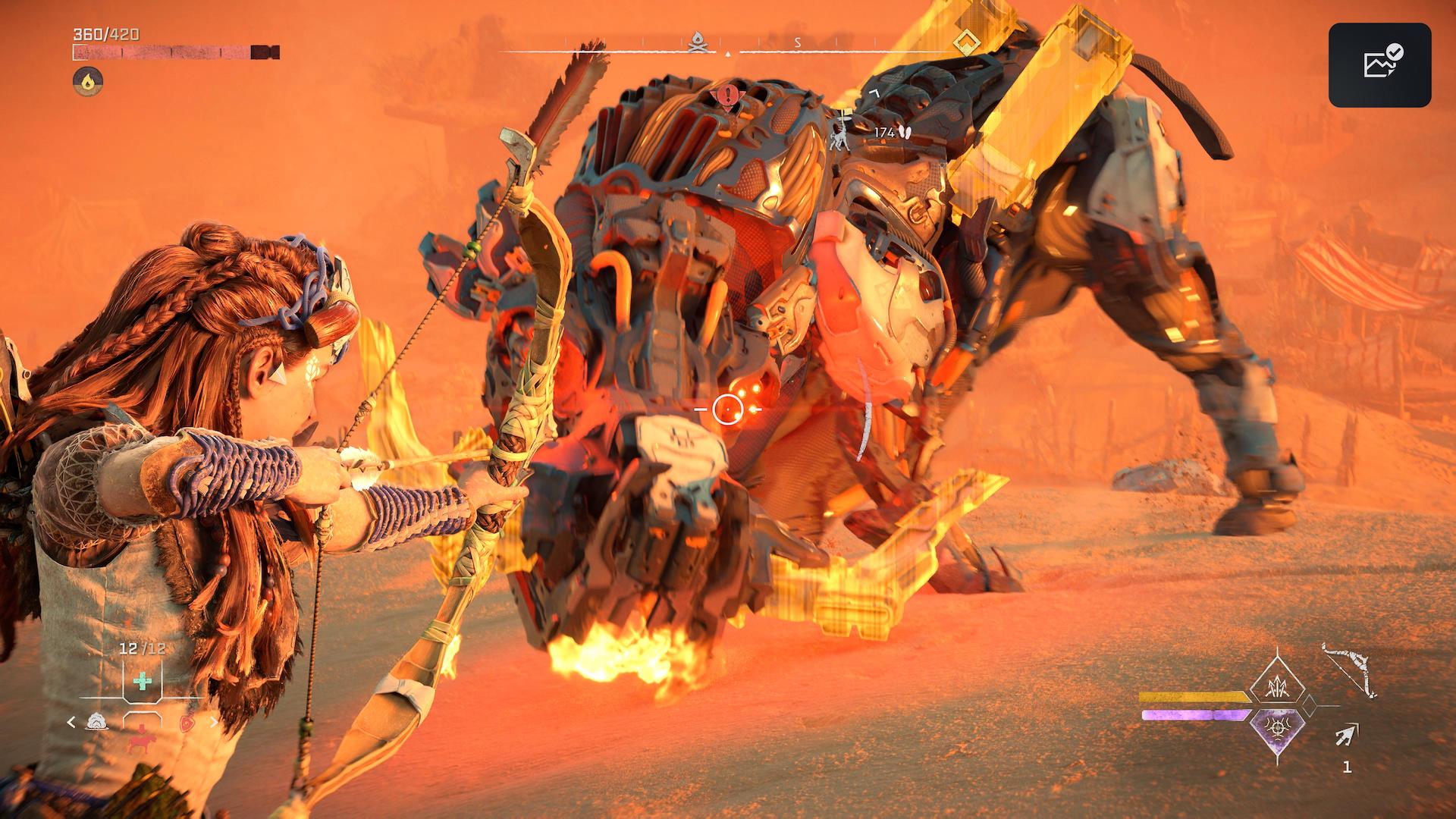1456x819 pixels.
Task: Click the campfire marker on the compass
Action: 698,43
